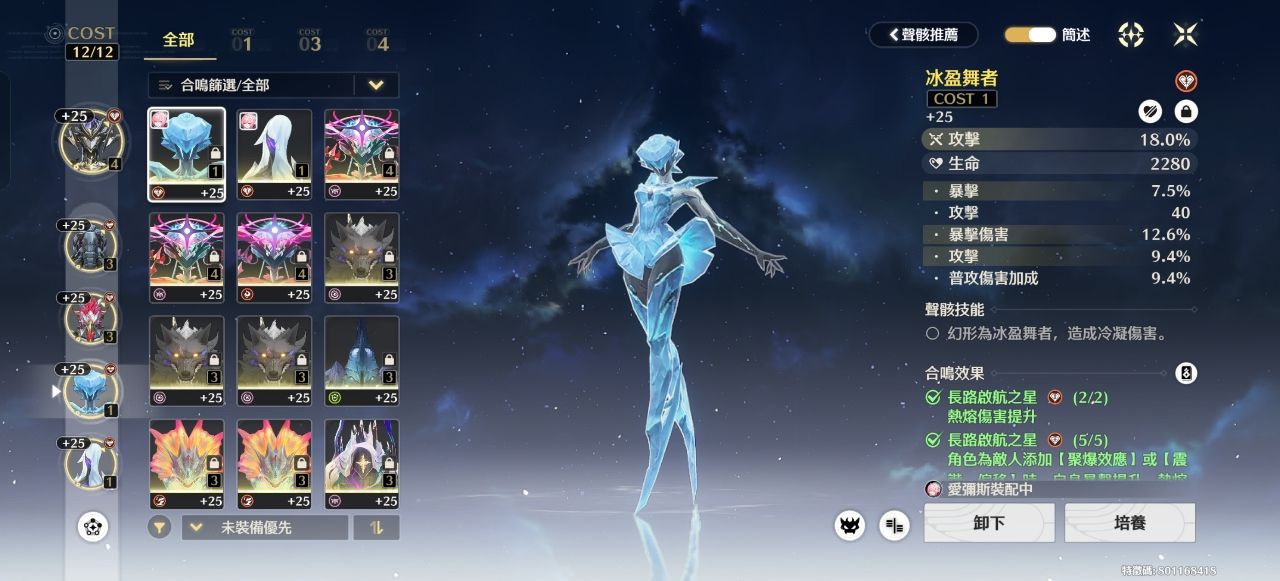Screen dimensions: 1280x581
Task: Open the 未裝備優先 sort dropdown
Action: click(x=264, y=527)
